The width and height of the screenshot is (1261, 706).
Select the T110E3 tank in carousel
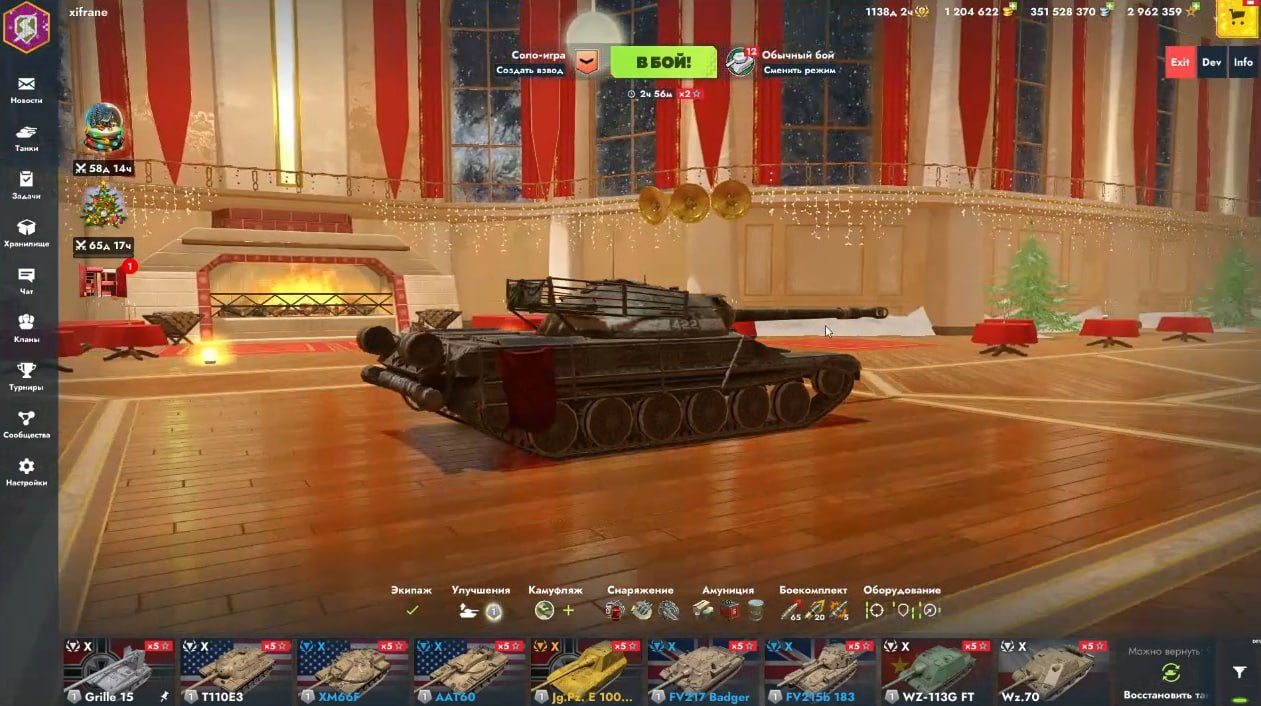click(x=236, y=672)
